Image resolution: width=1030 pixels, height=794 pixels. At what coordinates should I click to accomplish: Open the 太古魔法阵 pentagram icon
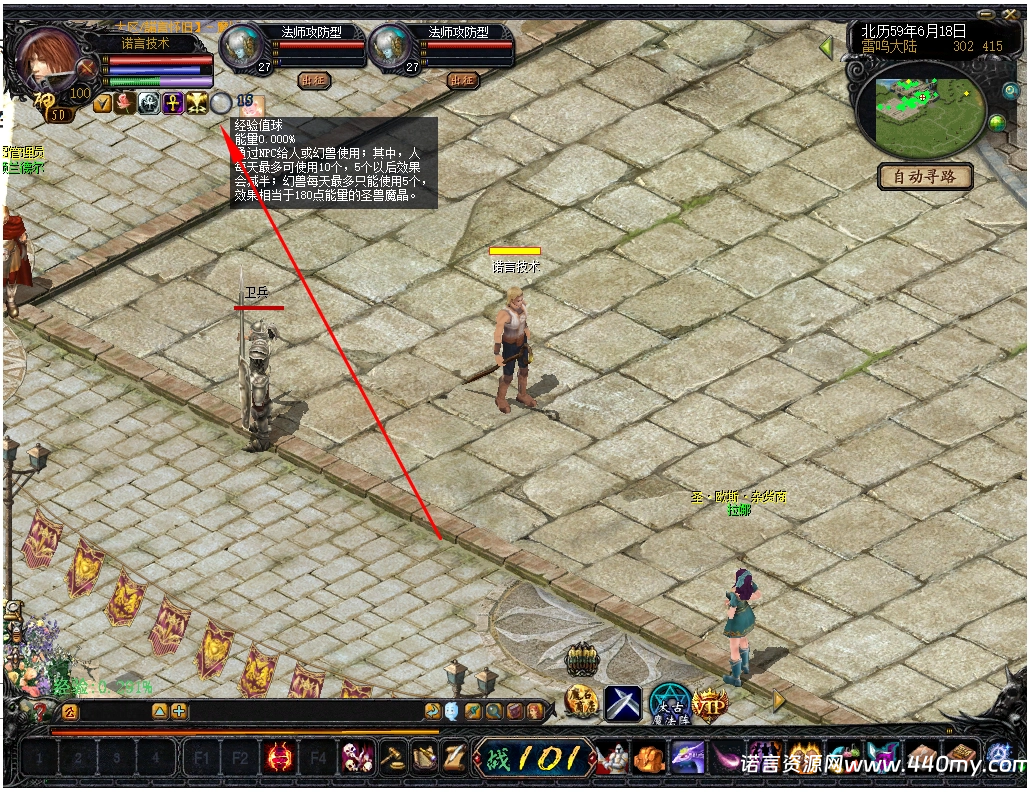669,704
